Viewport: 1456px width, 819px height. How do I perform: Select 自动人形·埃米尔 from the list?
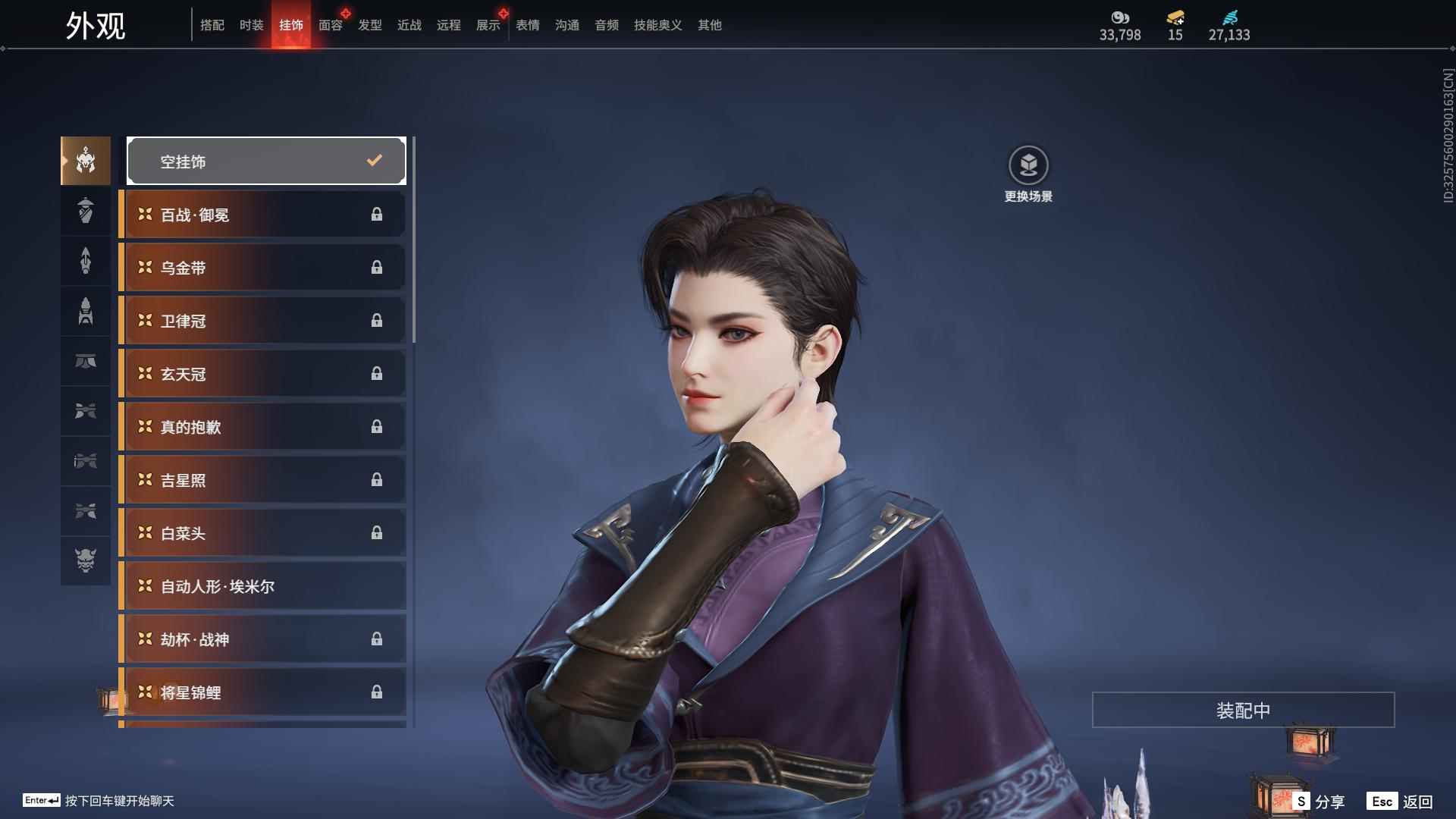pyautogui.click(x=263, y=586)
